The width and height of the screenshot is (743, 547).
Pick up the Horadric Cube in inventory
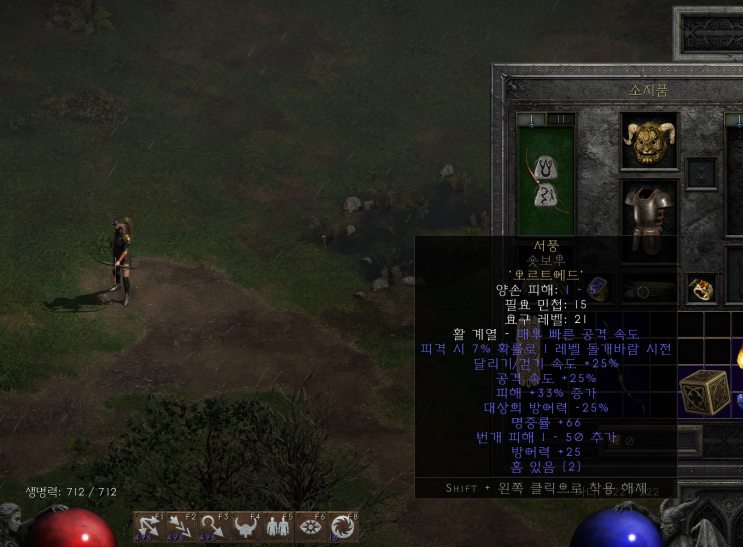pyautogui.click(x=703, y=391)
